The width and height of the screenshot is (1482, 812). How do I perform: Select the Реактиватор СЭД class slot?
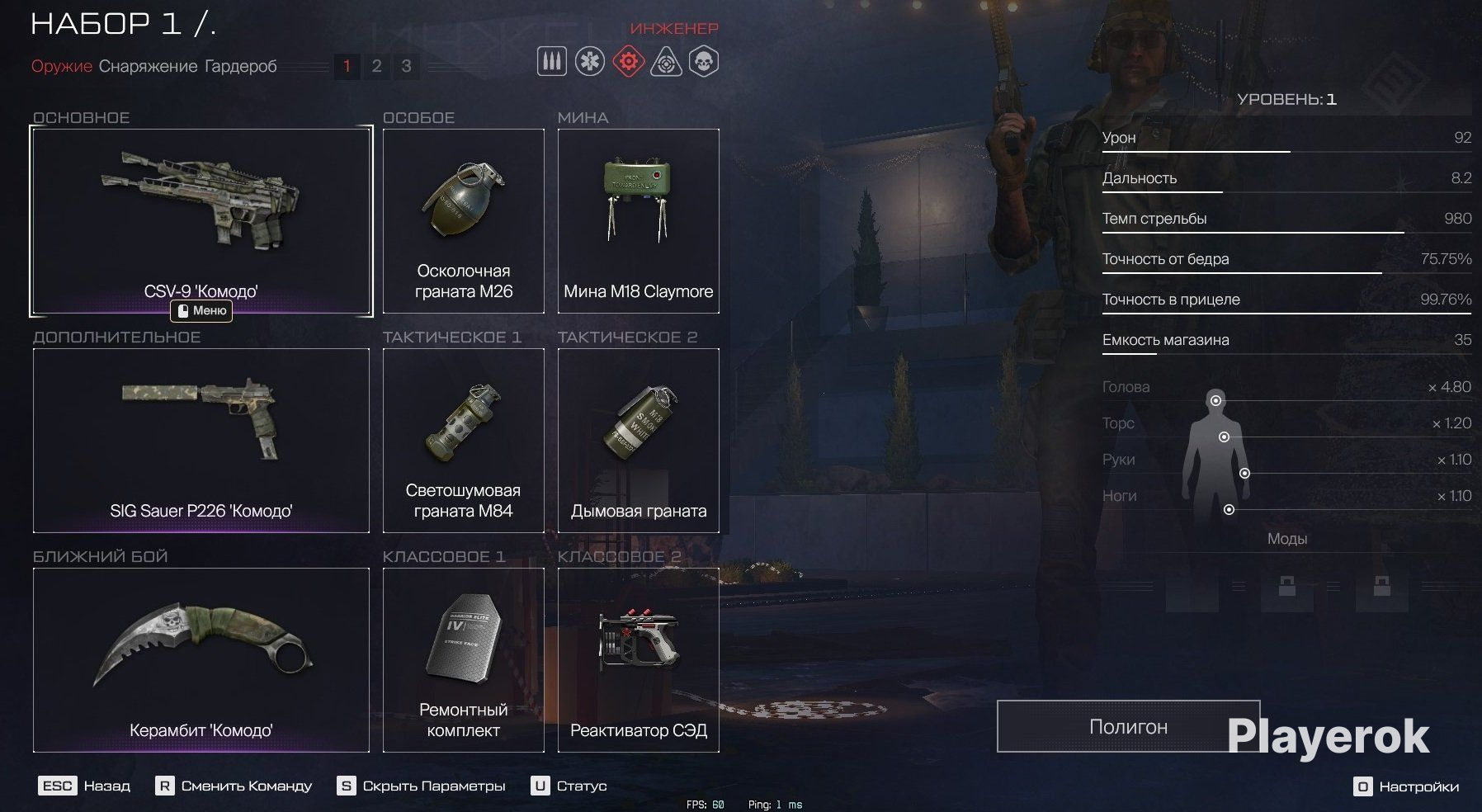tap(639, 659)
